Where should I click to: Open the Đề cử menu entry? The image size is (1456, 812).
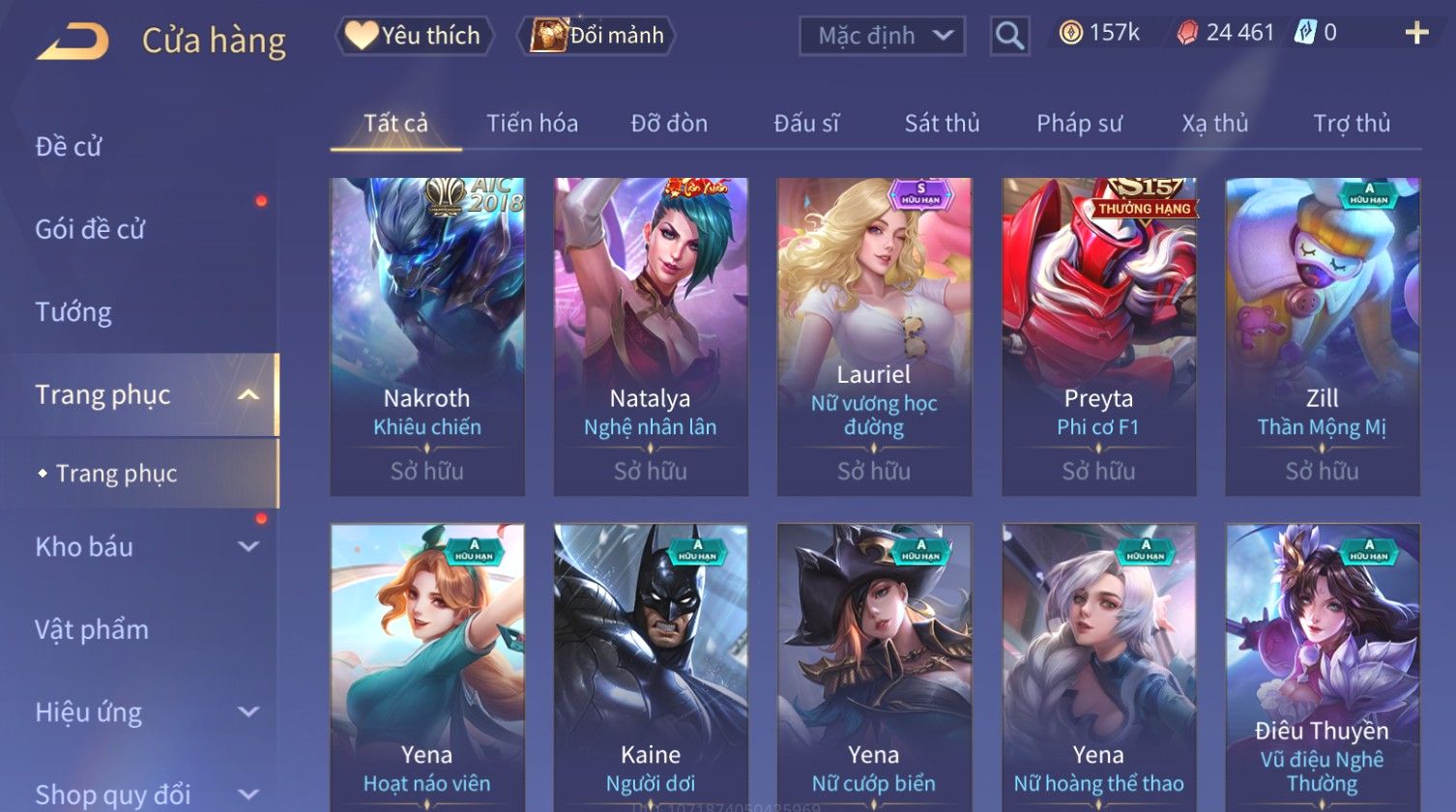point(69,147)
